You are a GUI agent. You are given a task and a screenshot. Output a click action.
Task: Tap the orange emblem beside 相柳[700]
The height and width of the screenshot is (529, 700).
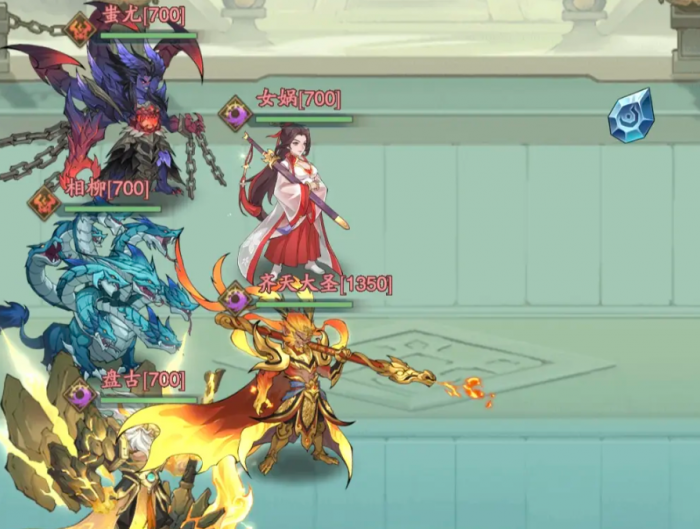(x=45, y=202)
